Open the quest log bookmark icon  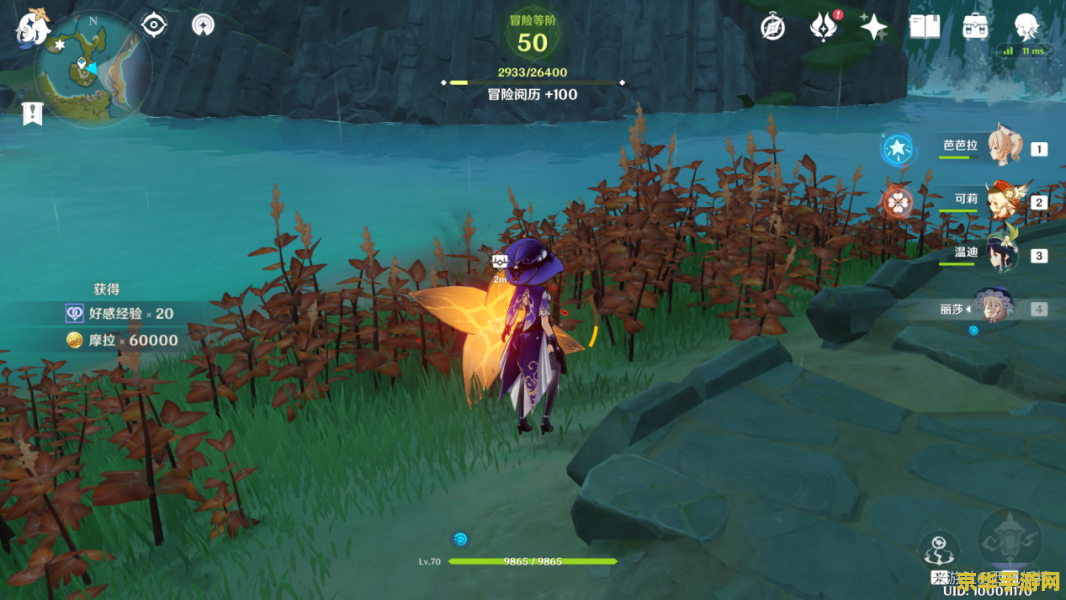[x=32, y=113]
